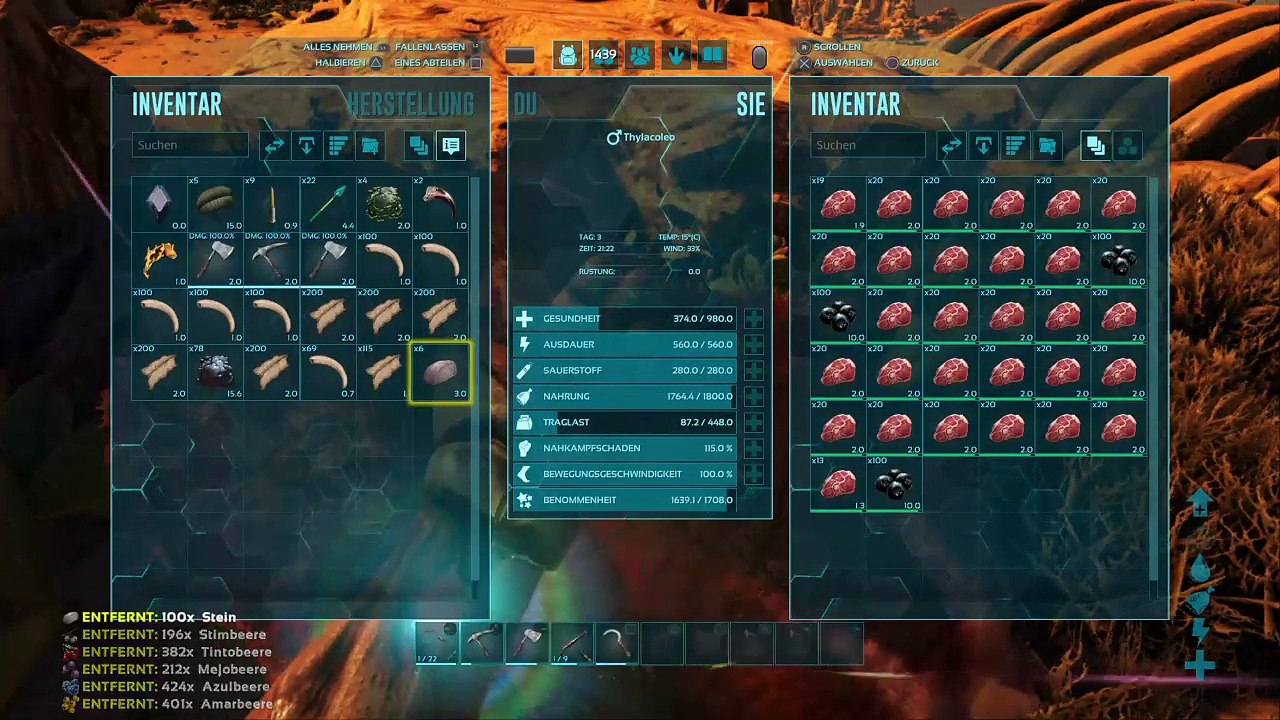Increase Gesundheit with its plus button
Image resolution: width=1280 pixels, height=720 pixels.
pos(753,319)
